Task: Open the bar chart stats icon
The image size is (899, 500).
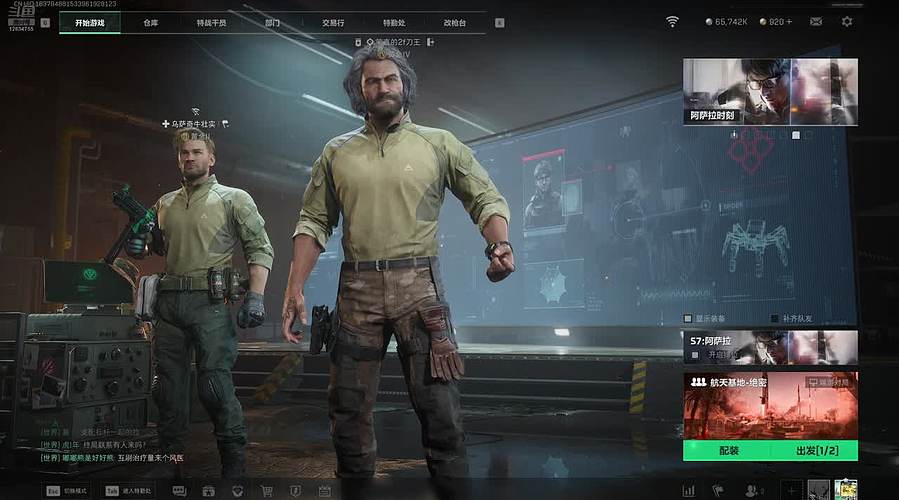Action: (x=688, y=491)
